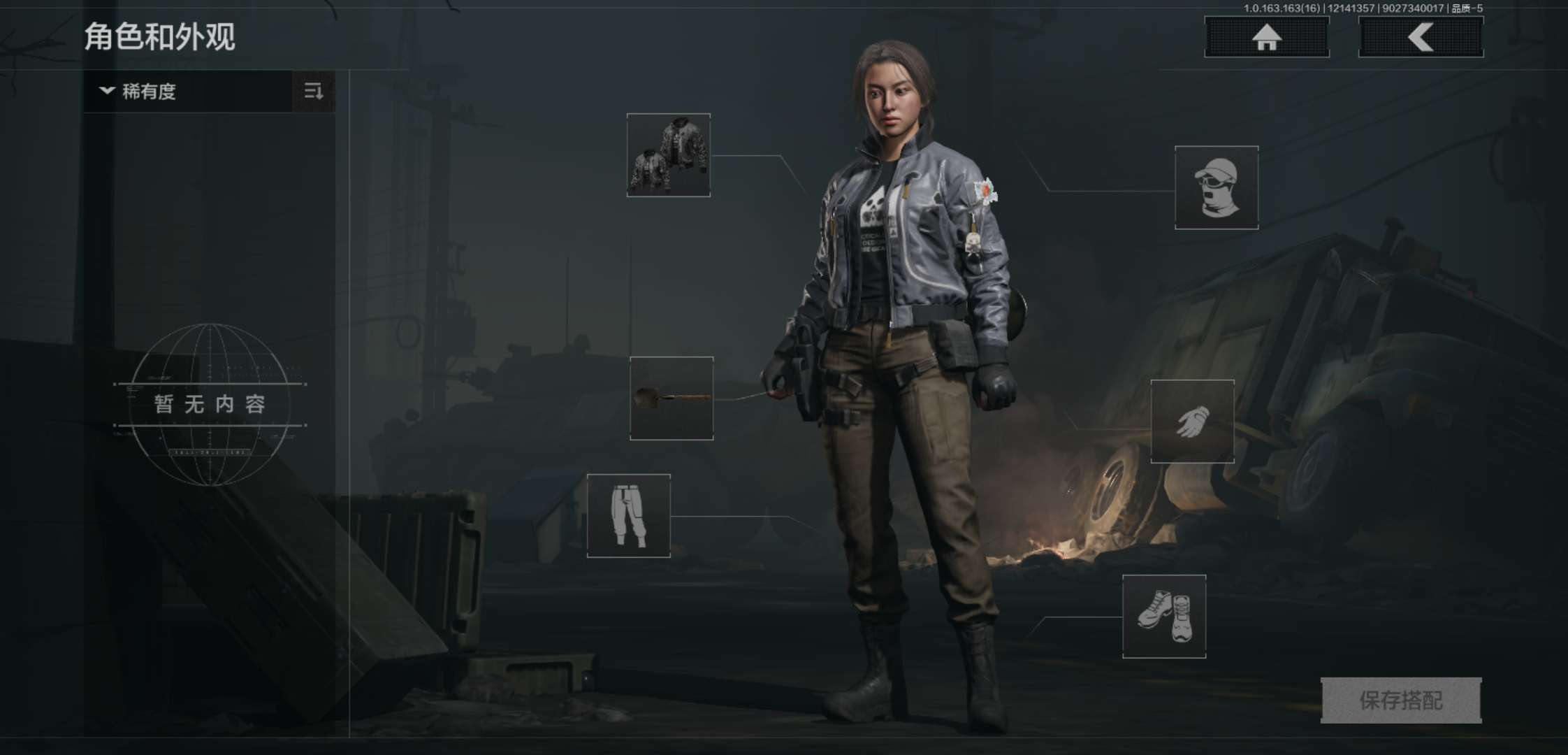
Task: Select the shovel melee weapon slot
Action: (672, 398)
